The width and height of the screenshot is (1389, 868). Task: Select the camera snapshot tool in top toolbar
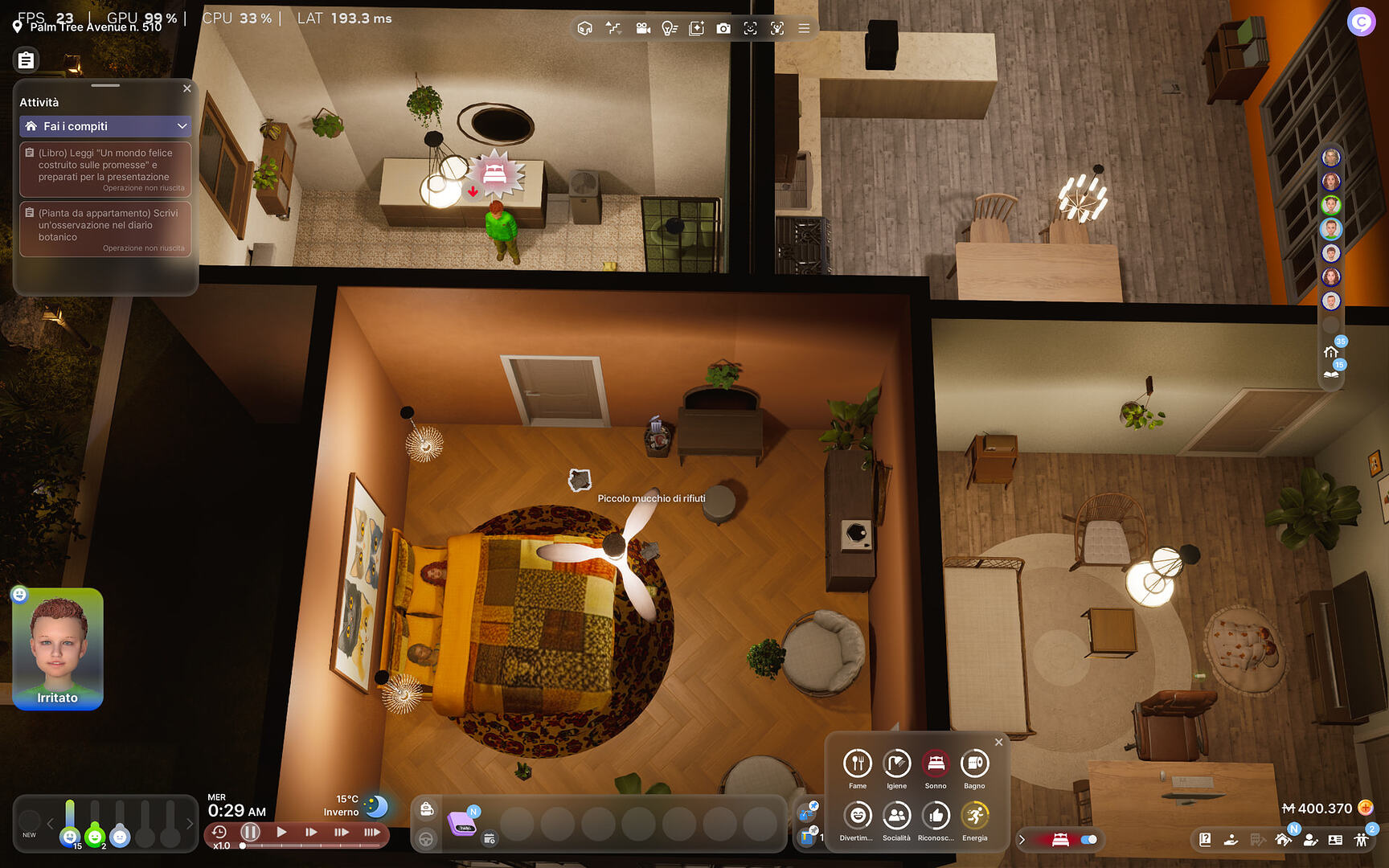click(724, 28)
